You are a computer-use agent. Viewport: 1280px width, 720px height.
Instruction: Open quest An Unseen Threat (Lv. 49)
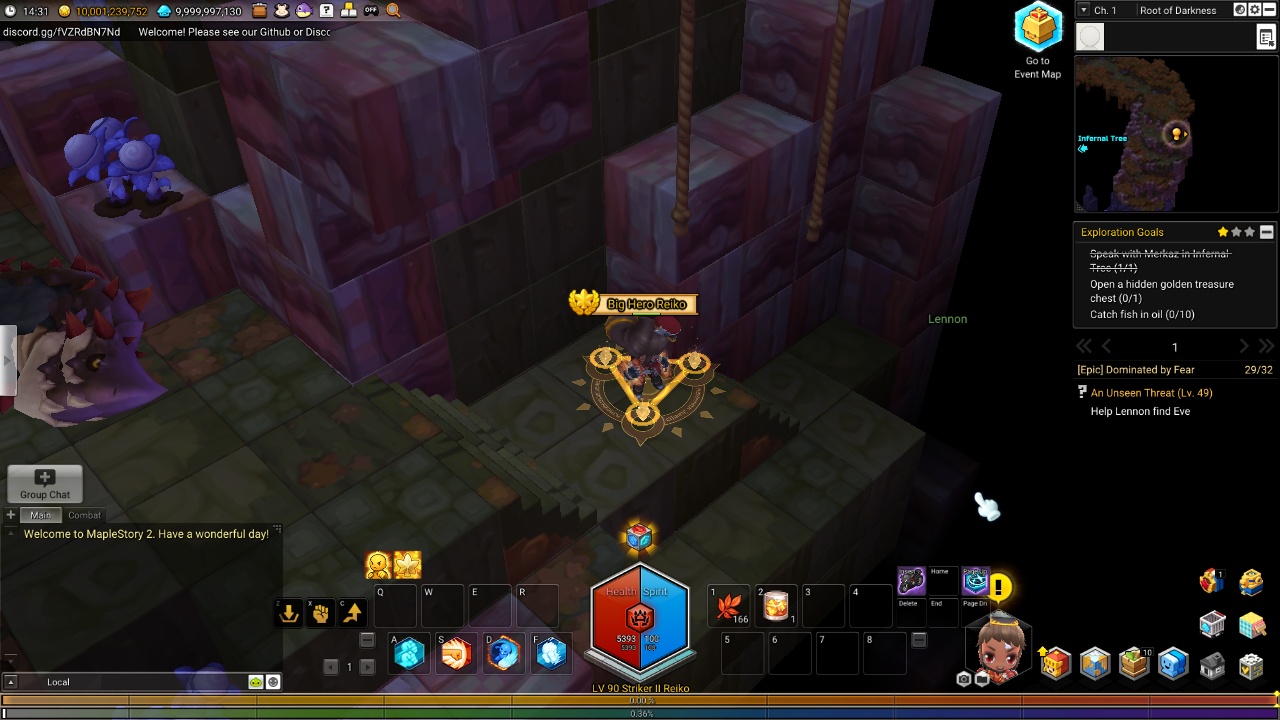[1150, 392]
